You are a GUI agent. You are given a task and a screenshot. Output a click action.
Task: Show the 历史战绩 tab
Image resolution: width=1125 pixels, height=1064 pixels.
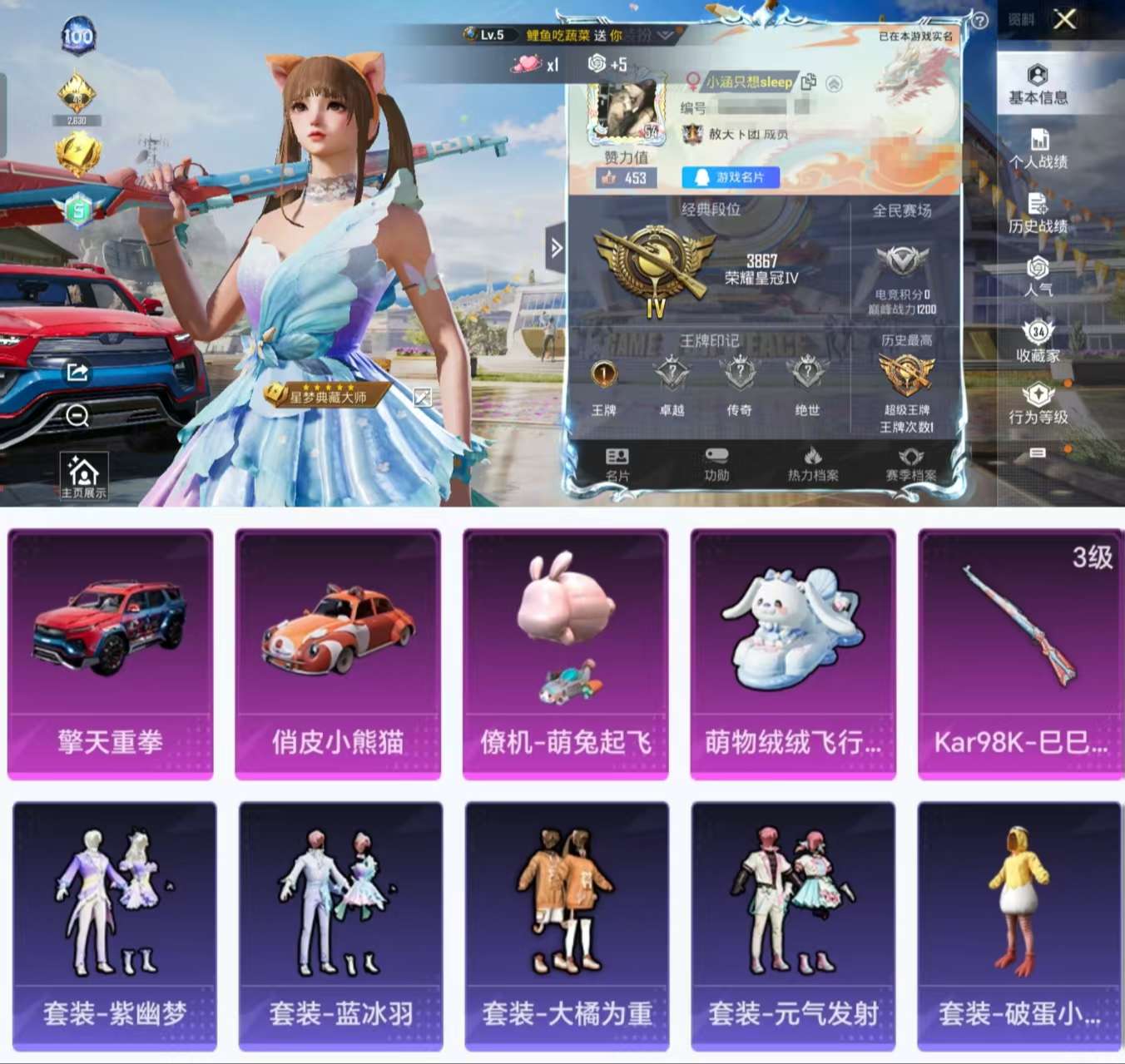1038,214
